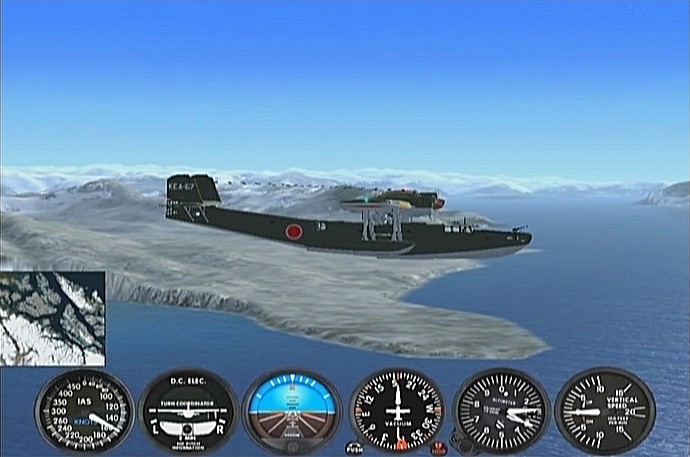This screenshot has height=457, width=690.
Task: Click the red knob beside heading gauge
Action: coord(437,447)
